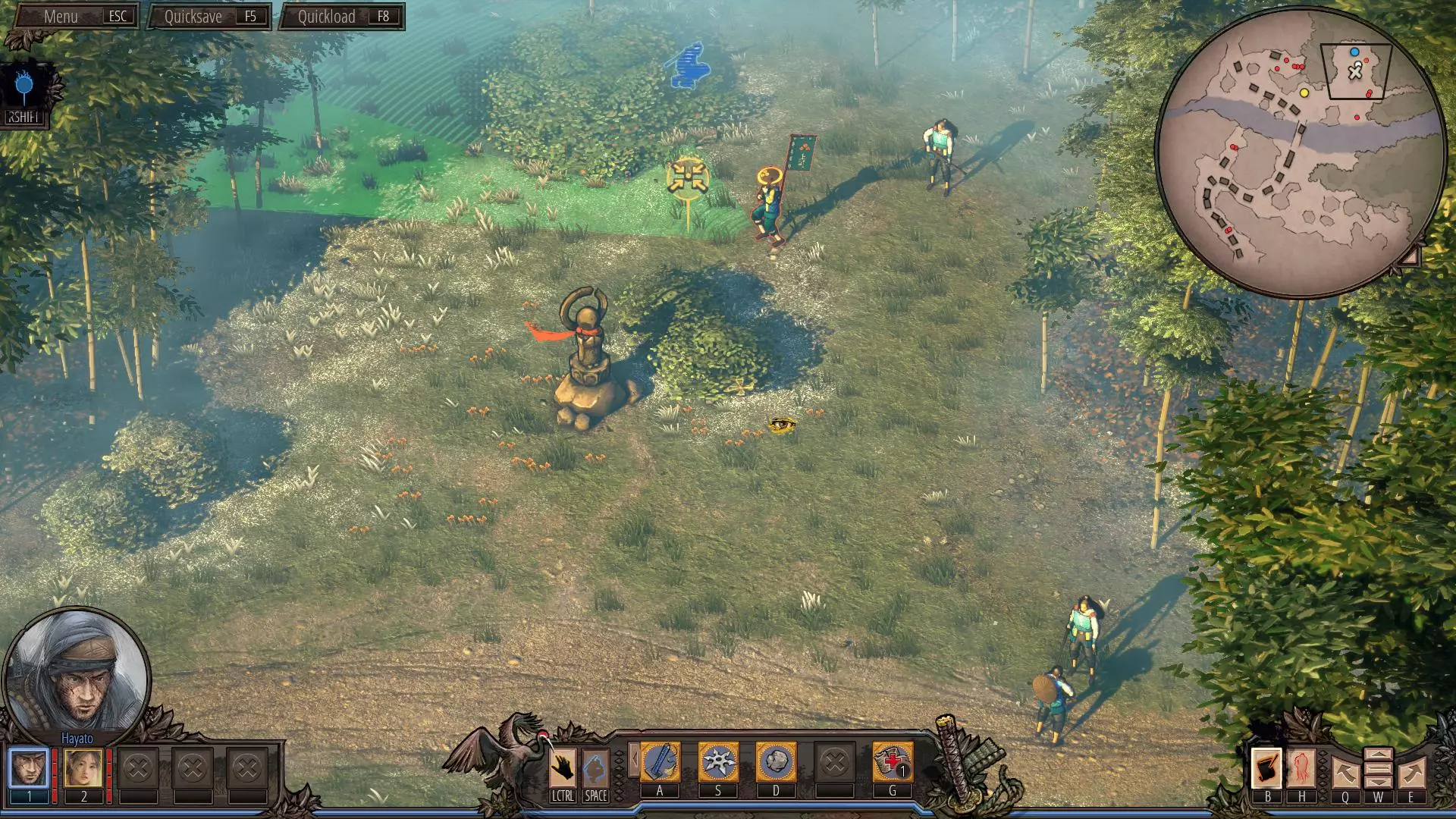Activate the black hand interact icon

563,767
